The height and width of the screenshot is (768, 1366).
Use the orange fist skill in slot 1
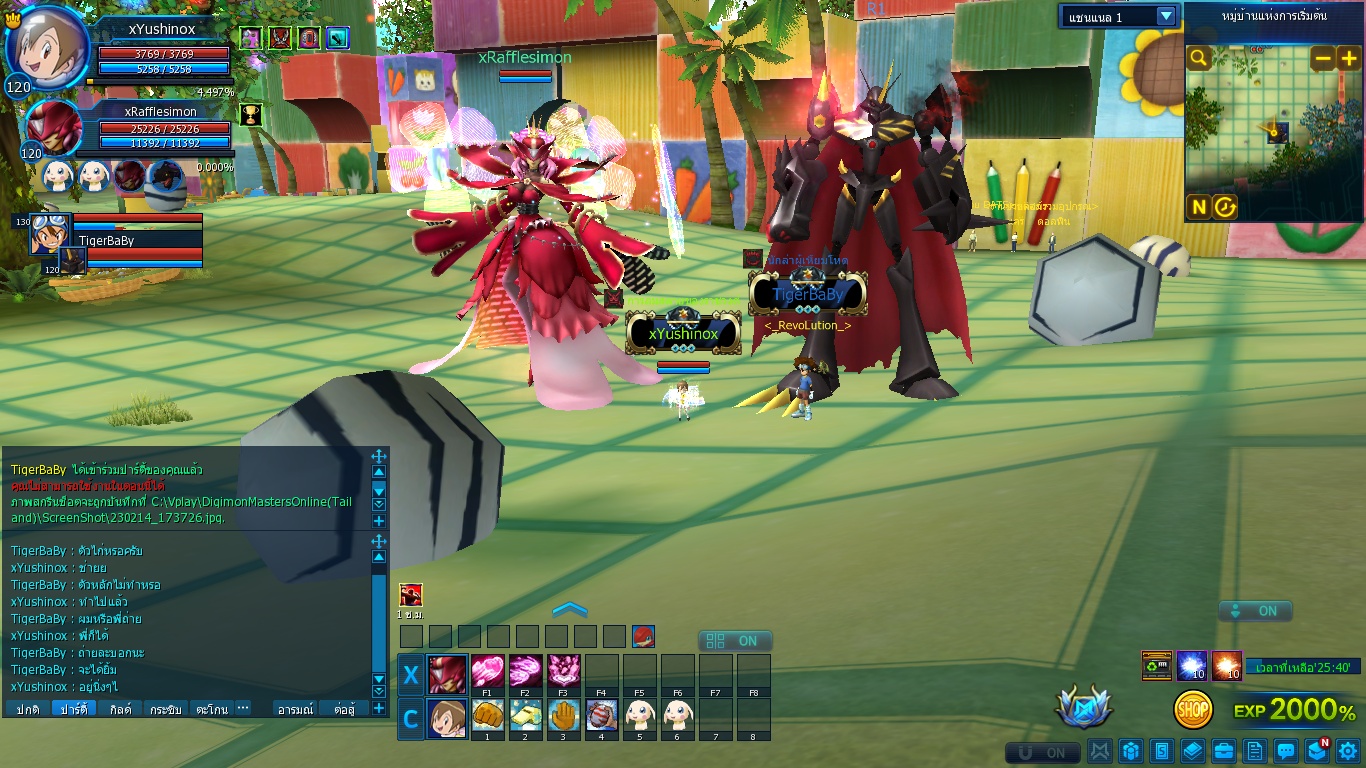pyautogui.click(x=487, y=716)
